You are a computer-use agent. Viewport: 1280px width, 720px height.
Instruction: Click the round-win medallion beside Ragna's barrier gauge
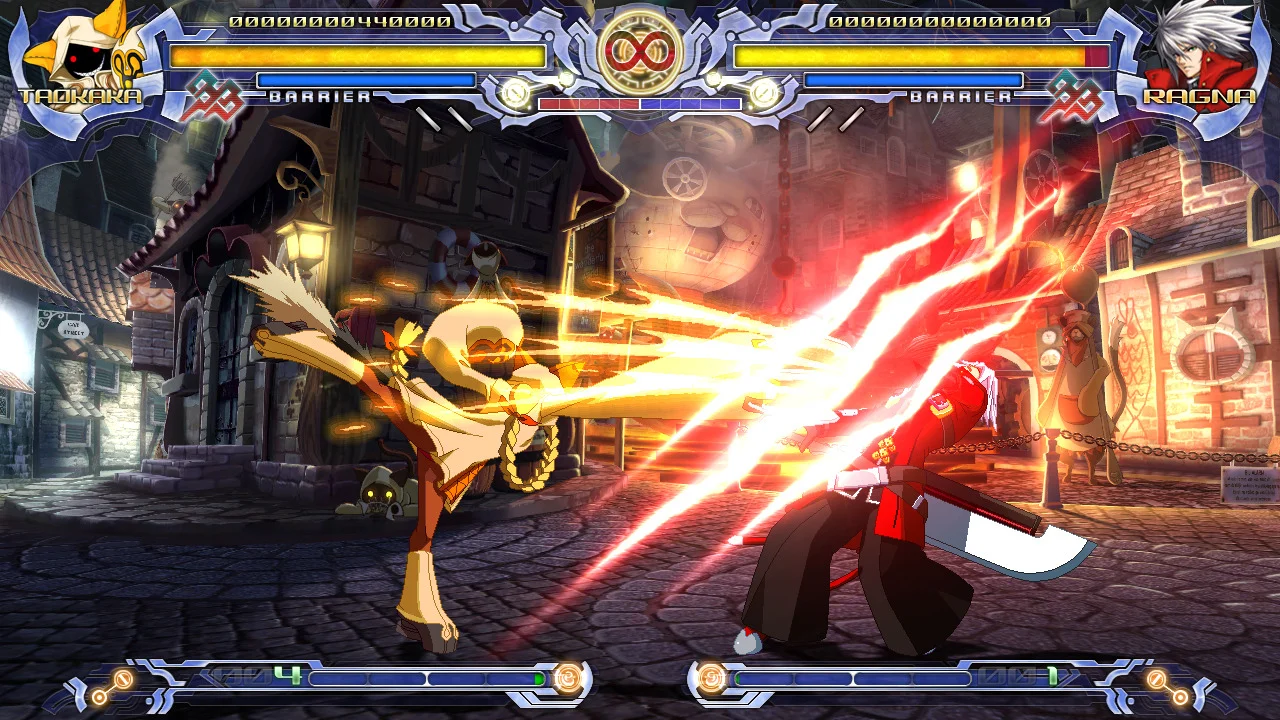pyautogui.click(x=766, y=93)
